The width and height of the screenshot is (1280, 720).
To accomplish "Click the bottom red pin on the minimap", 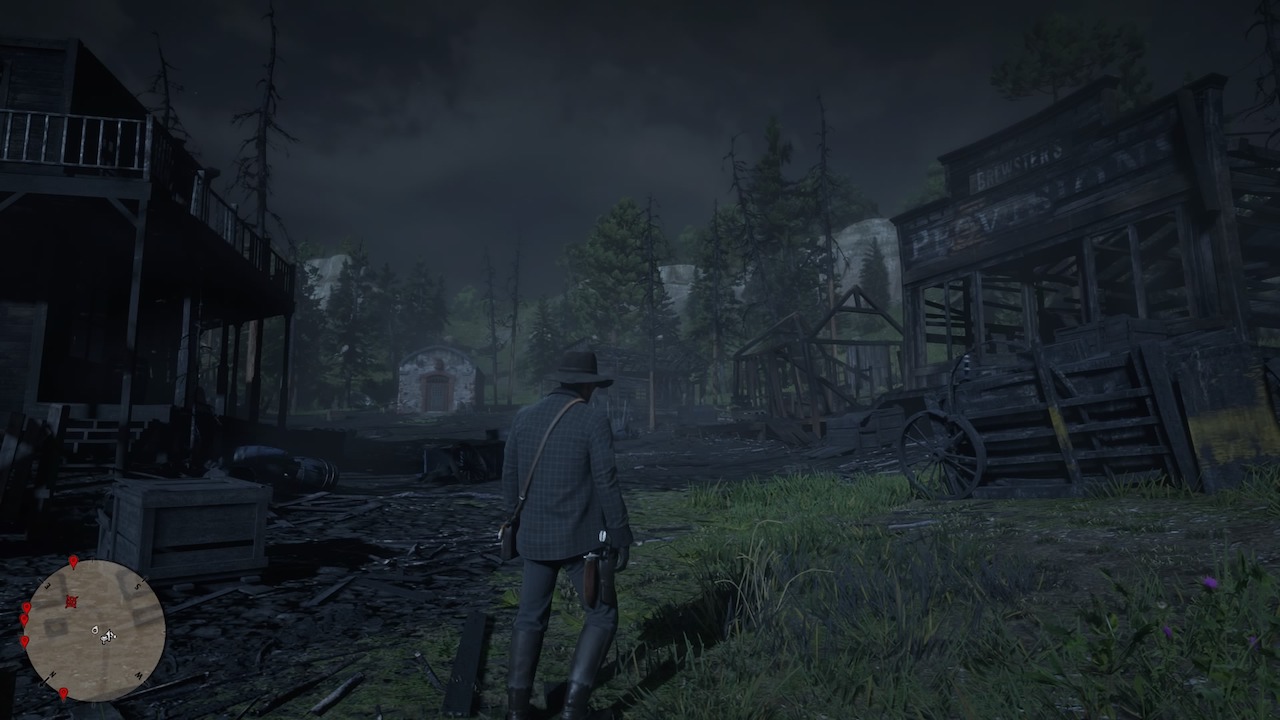I will click(64, 694).
